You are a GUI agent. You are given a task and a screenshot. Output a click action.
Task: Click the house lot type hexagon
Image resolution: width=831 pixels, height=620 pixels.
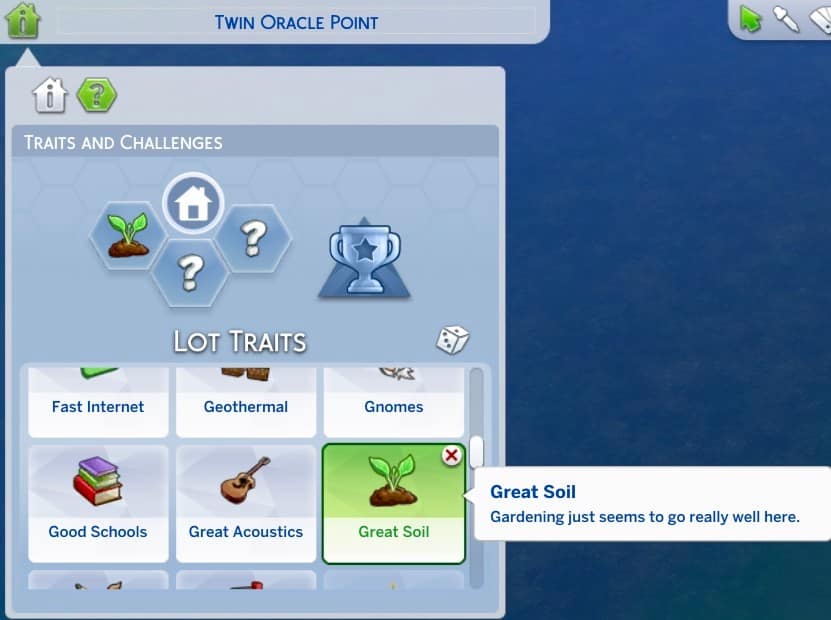click(x=193, y=204)
